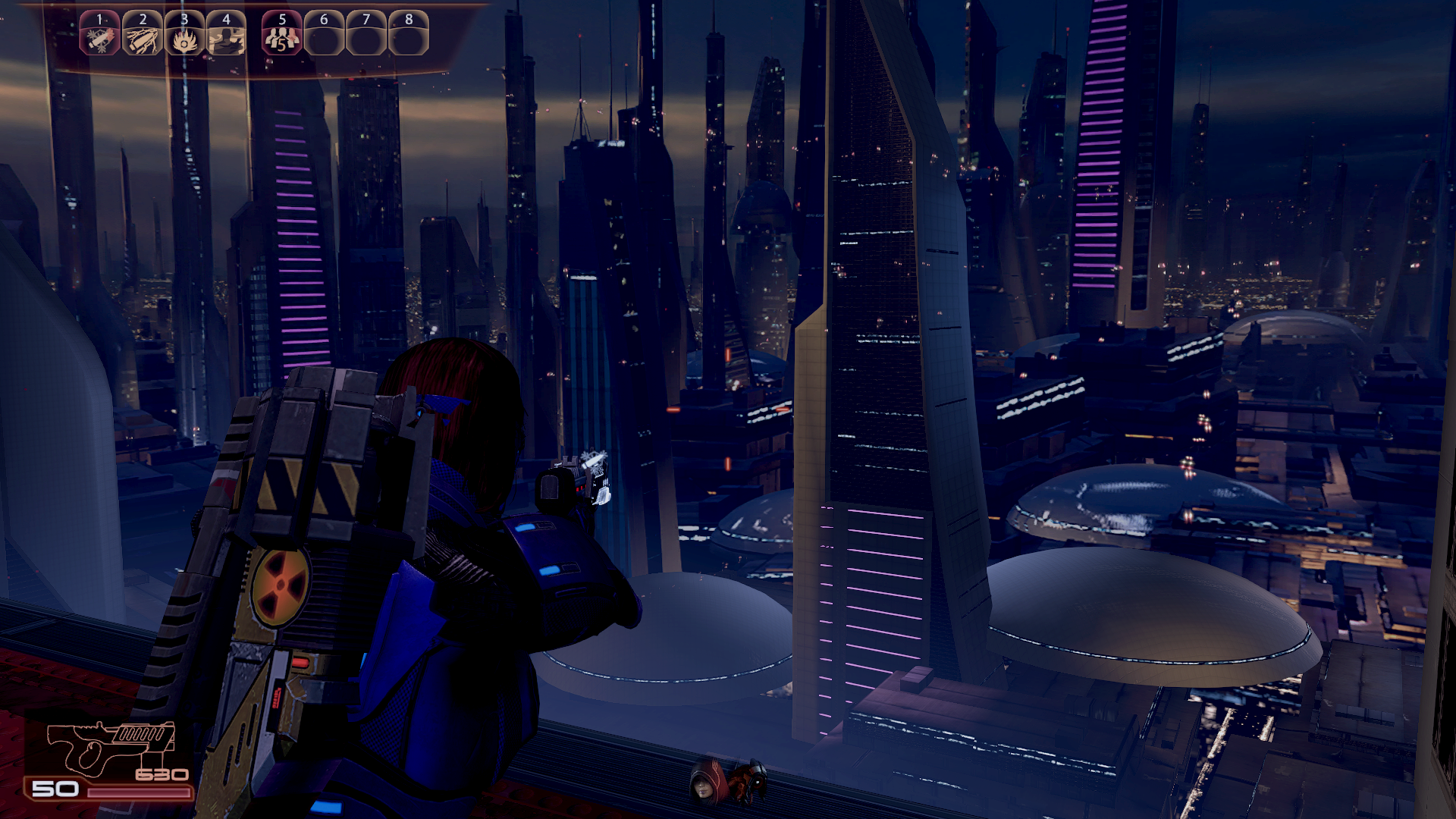
Task: Select Kasumi's hooded squadmate portrait
Action: (x=705, y=782)
